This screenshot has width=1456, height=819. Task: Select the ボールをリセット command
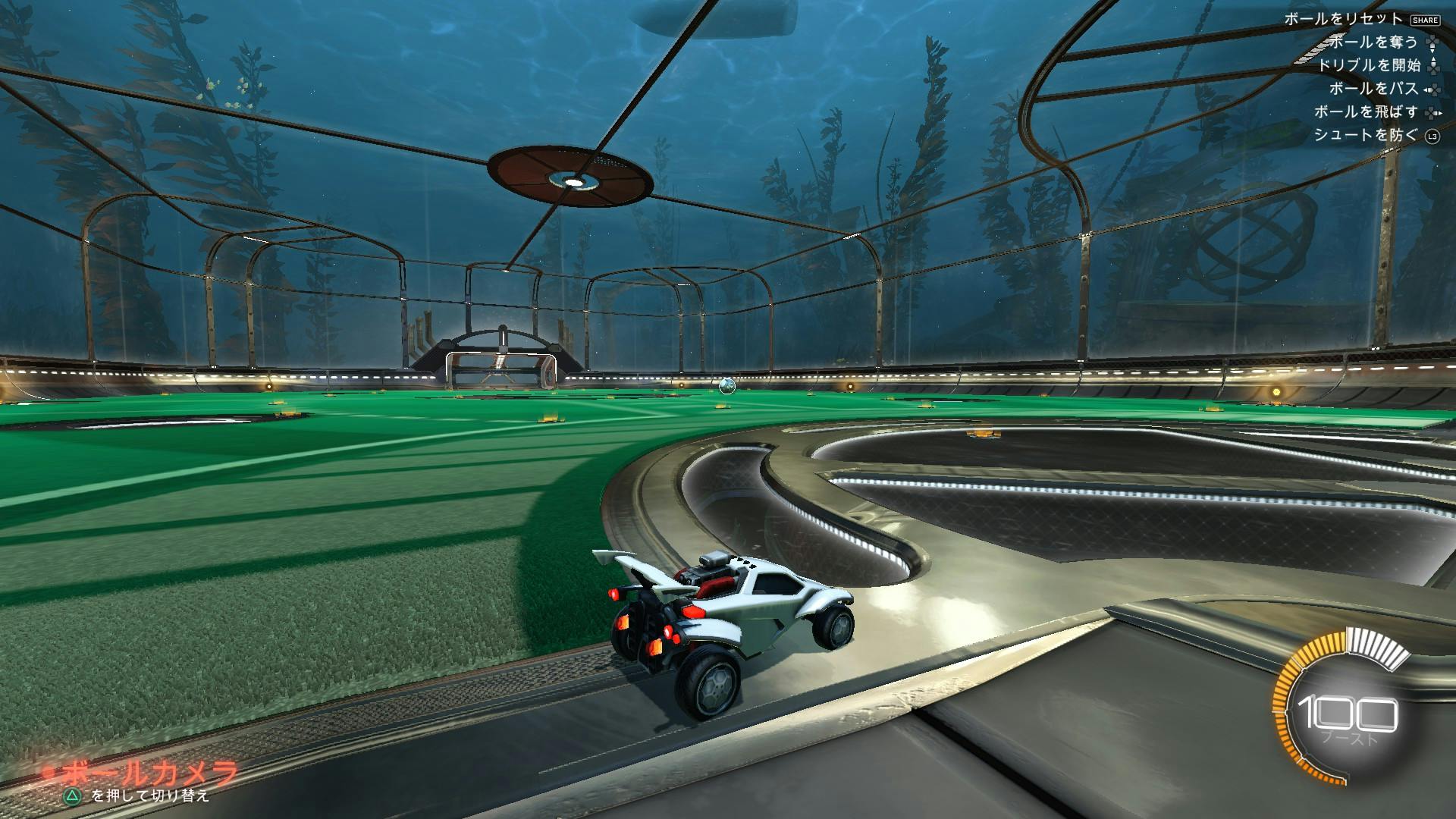click(x=1343, y=20)
